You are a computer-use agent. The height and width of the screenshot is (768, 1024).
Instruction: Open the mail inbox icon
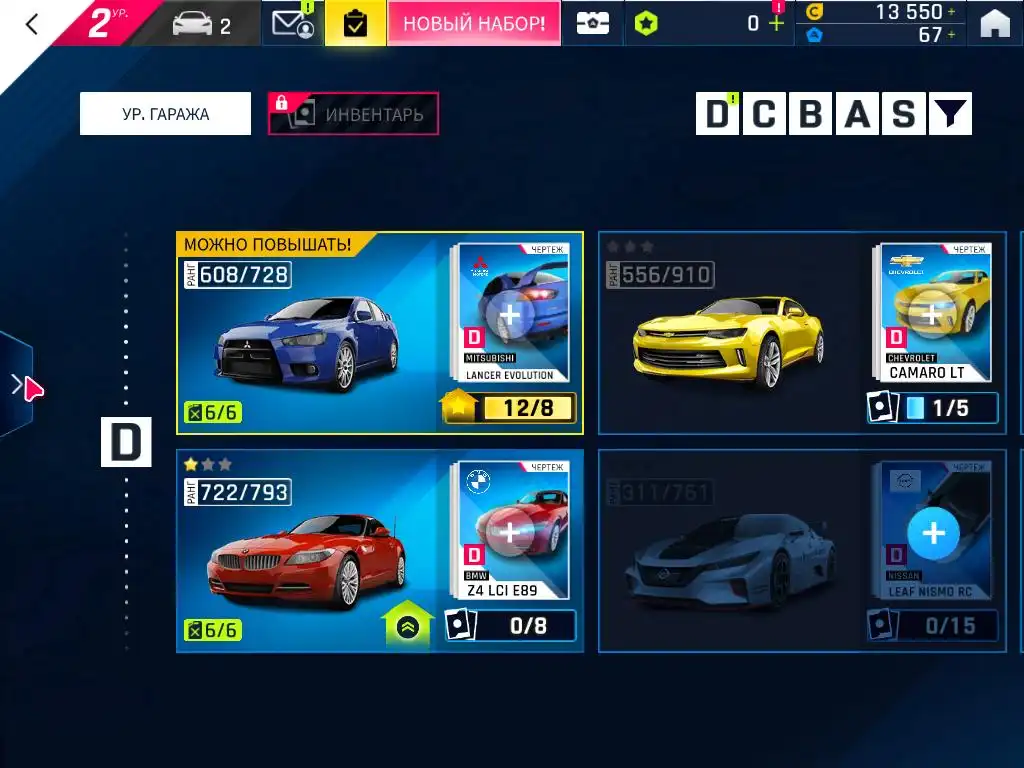[292, 24]
